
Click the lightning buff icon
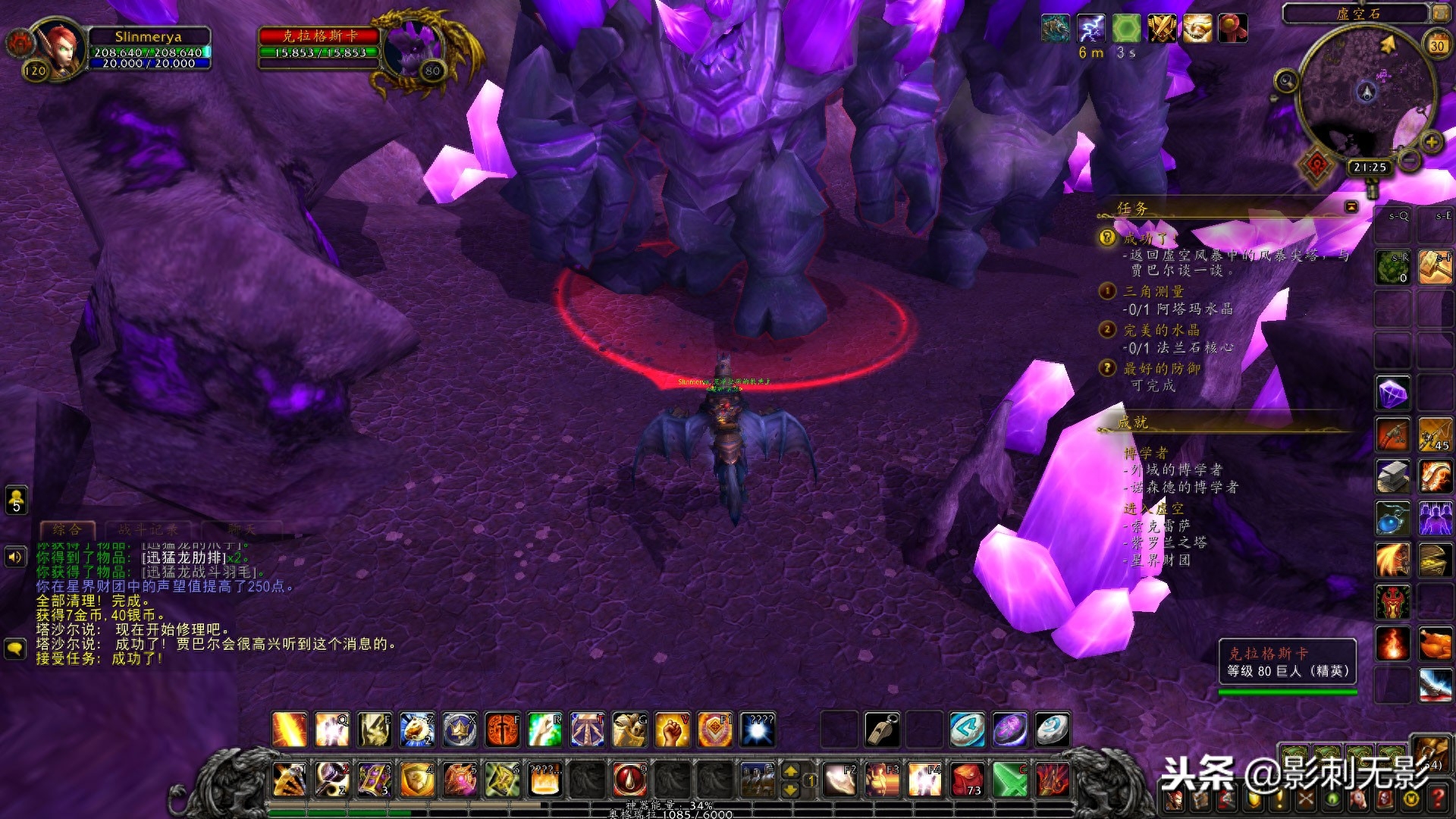tap(1091, 29)
